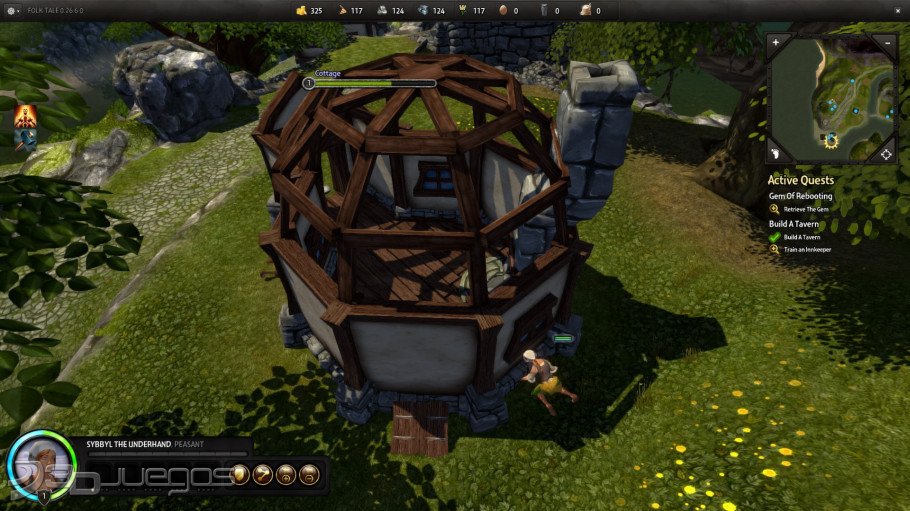Click the crosshair center button on minimap
This screenshot has width=910, height=511.
click(x=885, y=154)
